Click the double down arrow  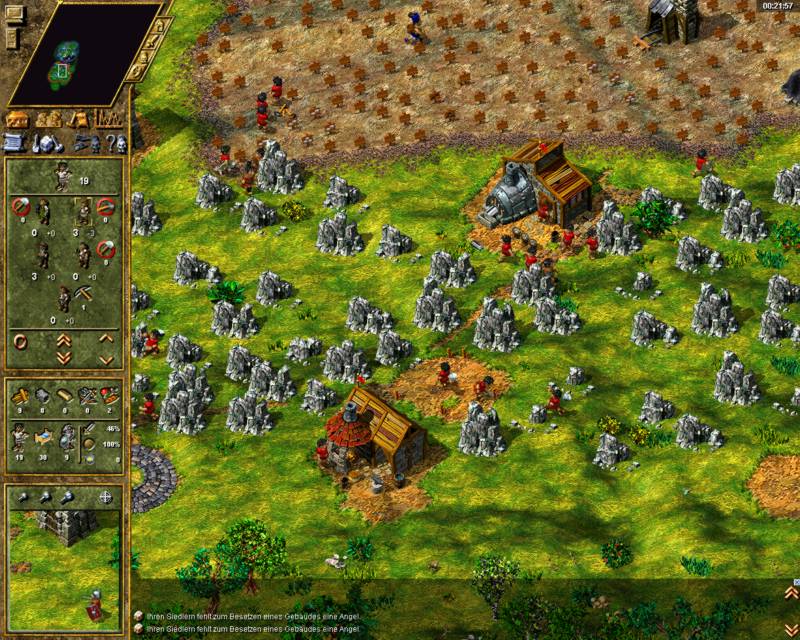click(x=64, y=356)
